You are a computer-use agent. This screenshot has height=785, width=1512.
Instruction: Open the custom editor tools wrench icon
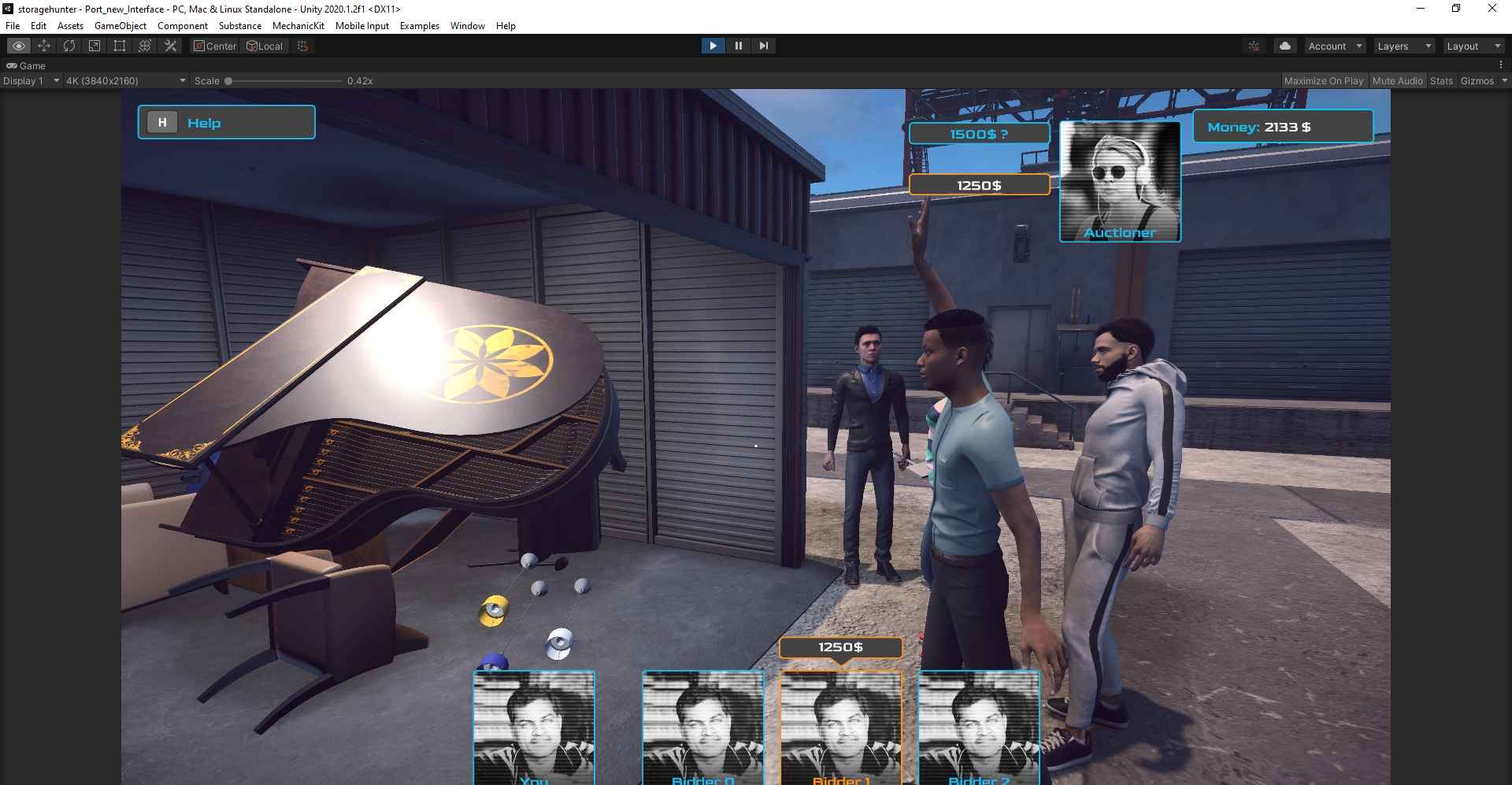coord(169,46)
